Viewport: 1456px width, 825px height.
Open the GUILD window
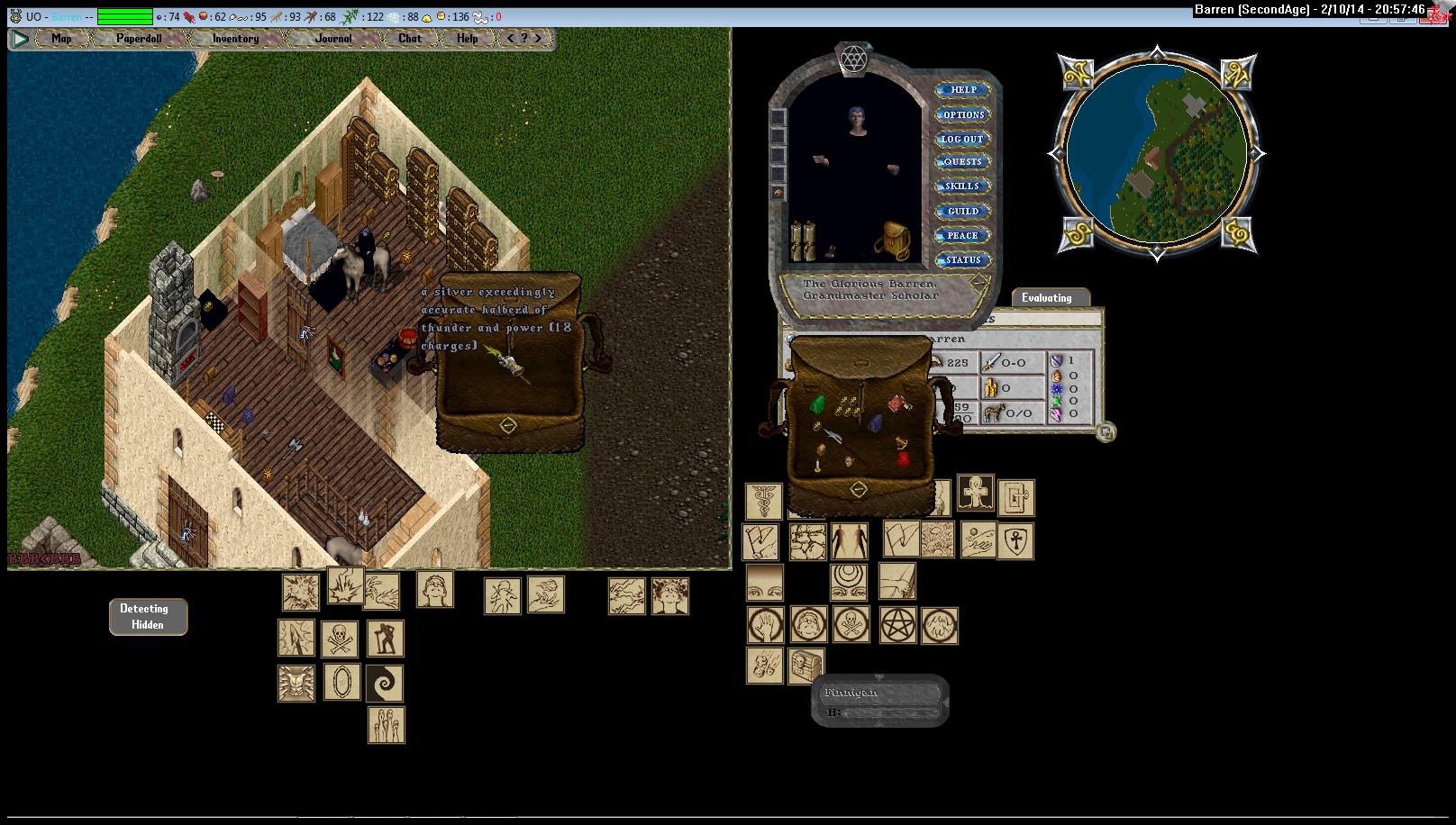tap(963, 211)
